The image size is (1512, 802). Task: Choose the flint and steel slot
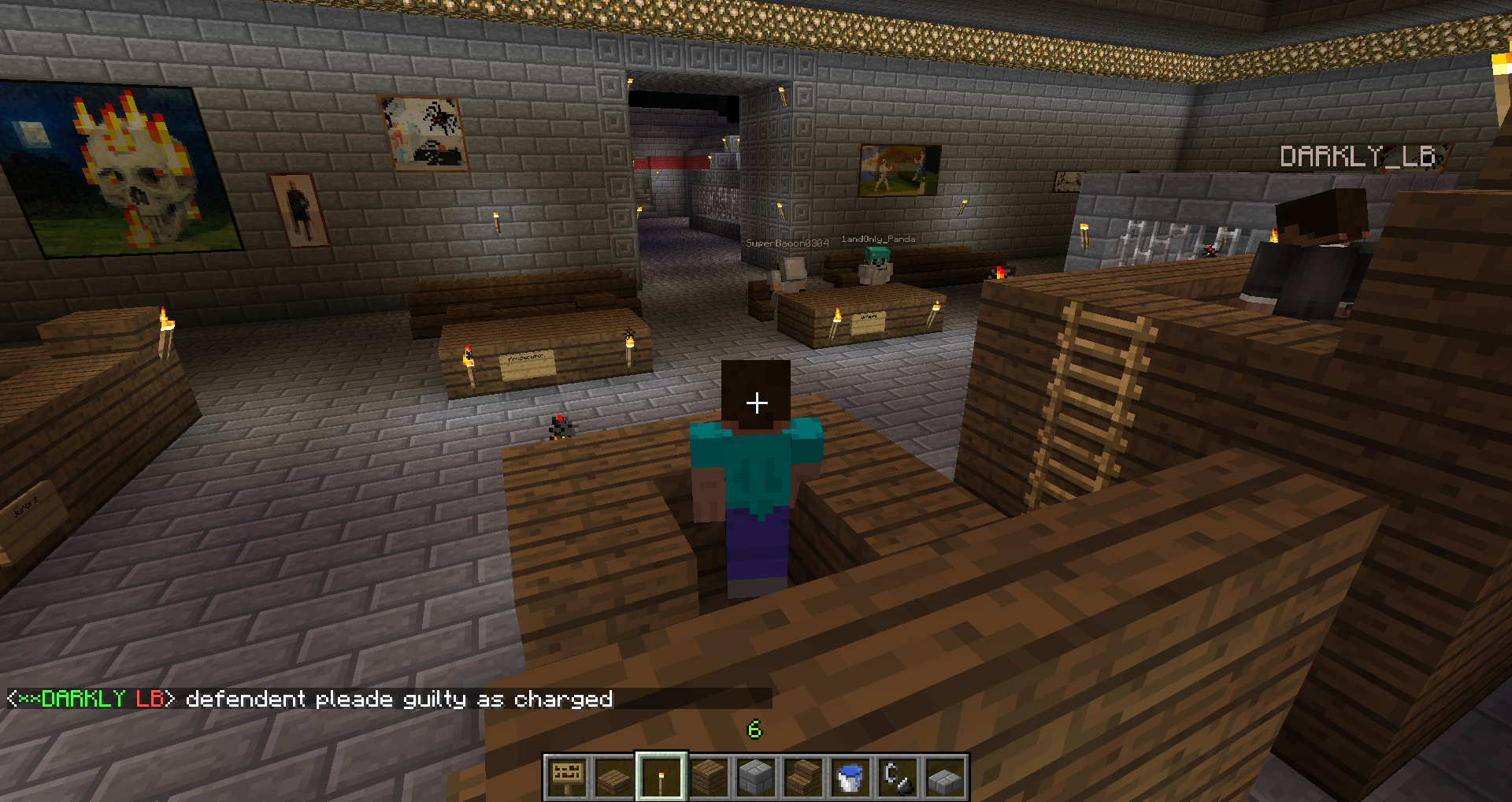point(898,777)
